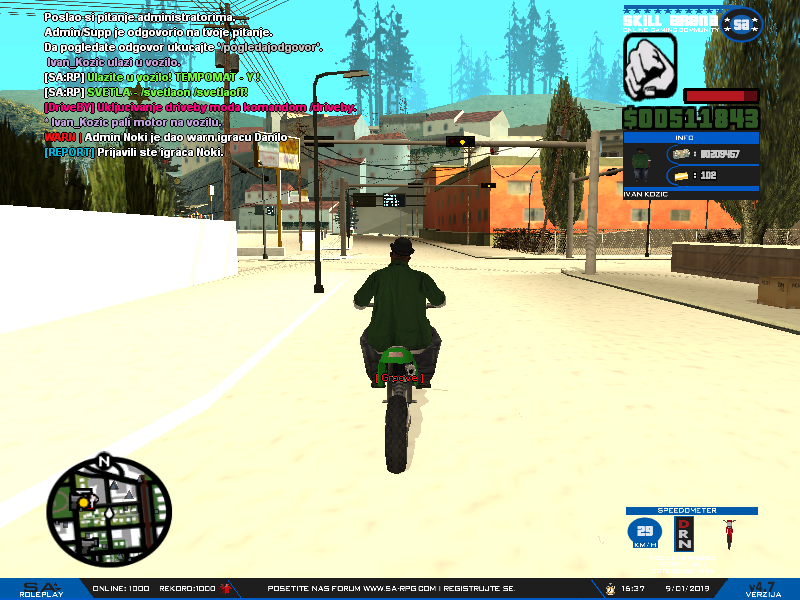Click the SA Roleplay logo in bottom bar
The image size is (800, 600).
pyautogui.click(x=42, y=589)
